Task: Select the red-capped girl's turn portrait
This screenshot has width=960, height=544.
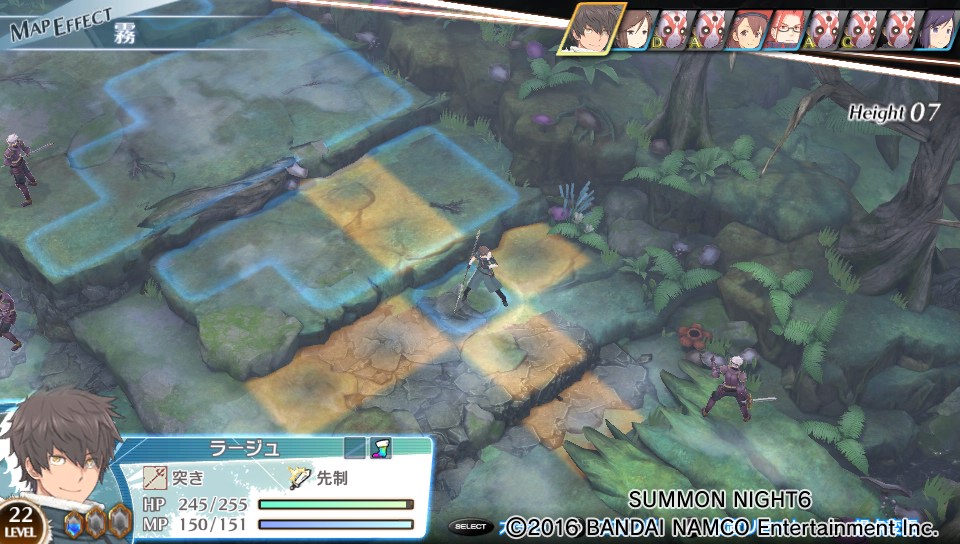Action: [747, 32]
